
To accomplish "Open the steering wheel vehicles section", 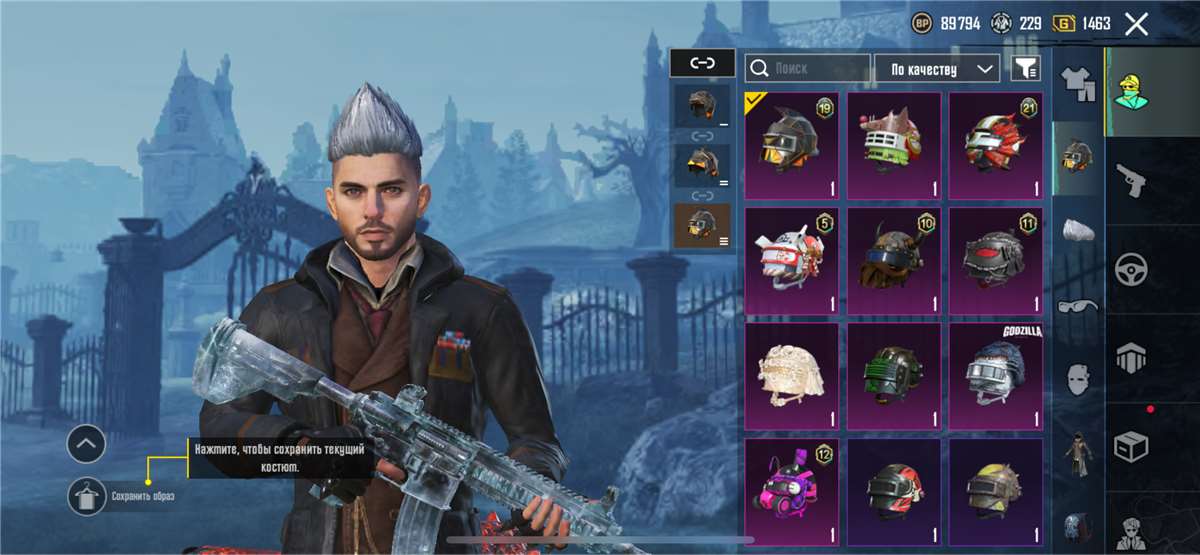I will pos(1131,268).
